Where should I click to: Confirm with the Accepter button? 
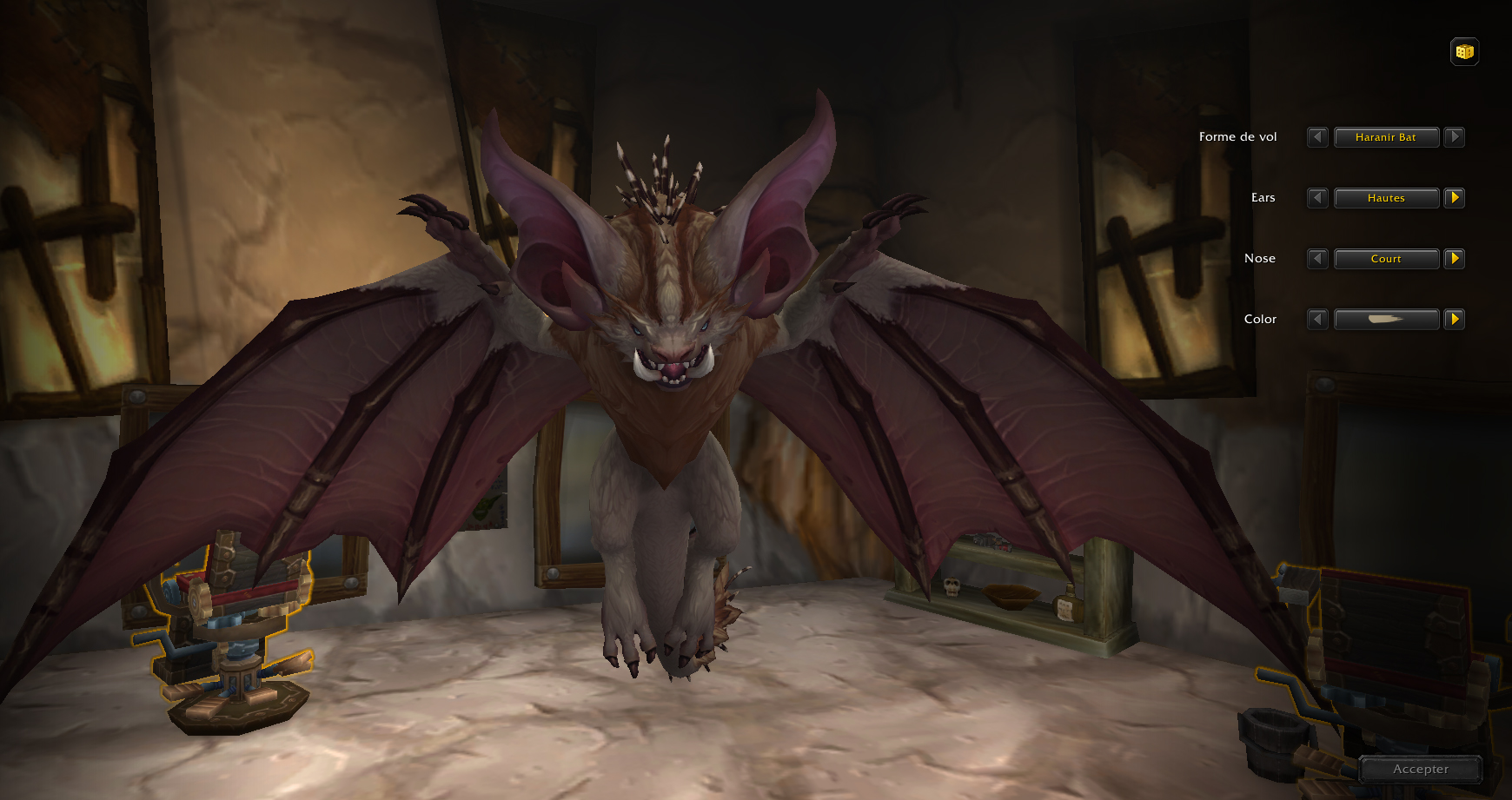(x=1421, y=770)
